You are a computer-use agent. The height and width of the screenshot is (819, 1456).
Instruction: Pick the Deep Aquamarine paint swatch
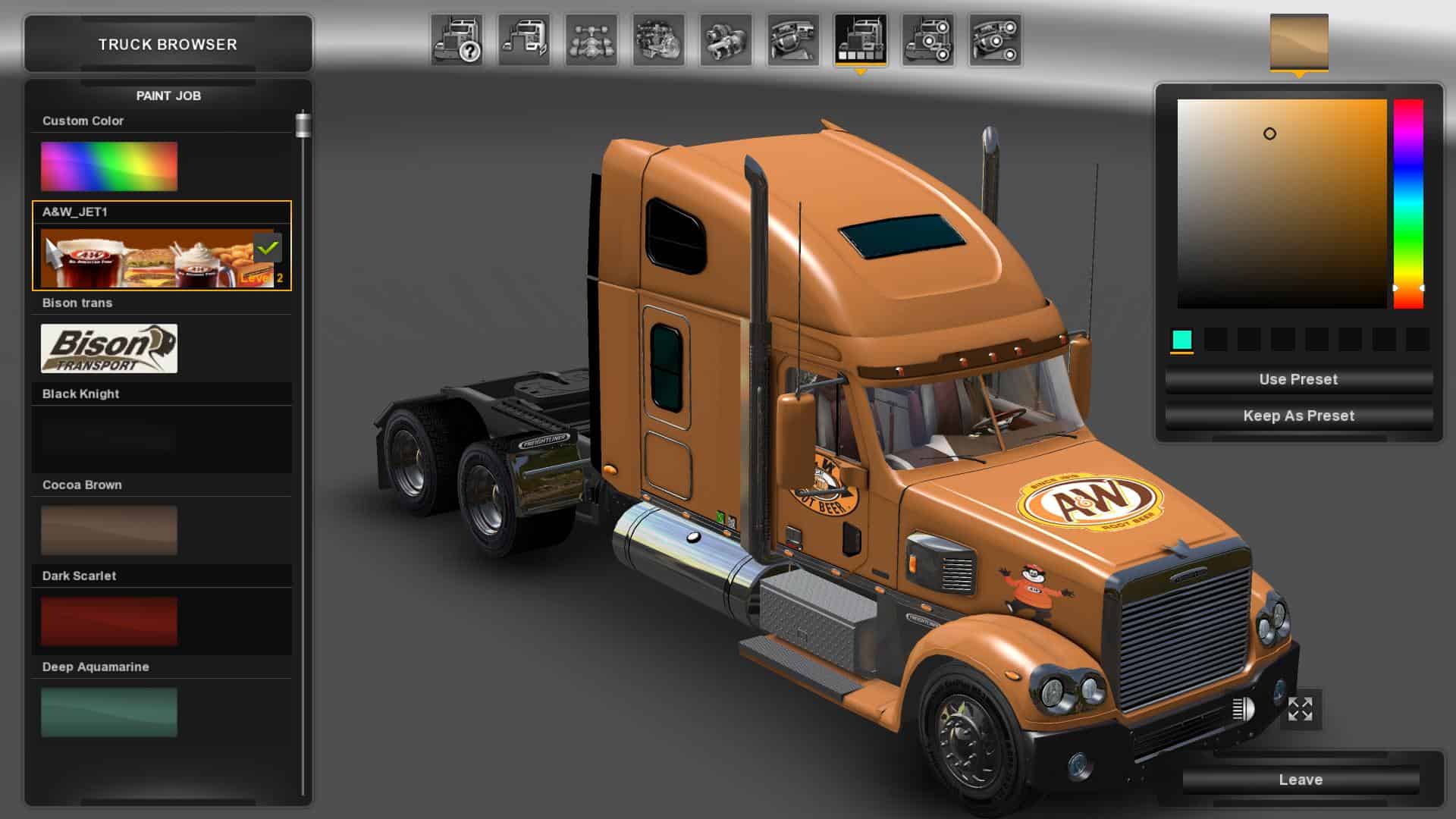point(109,712)
